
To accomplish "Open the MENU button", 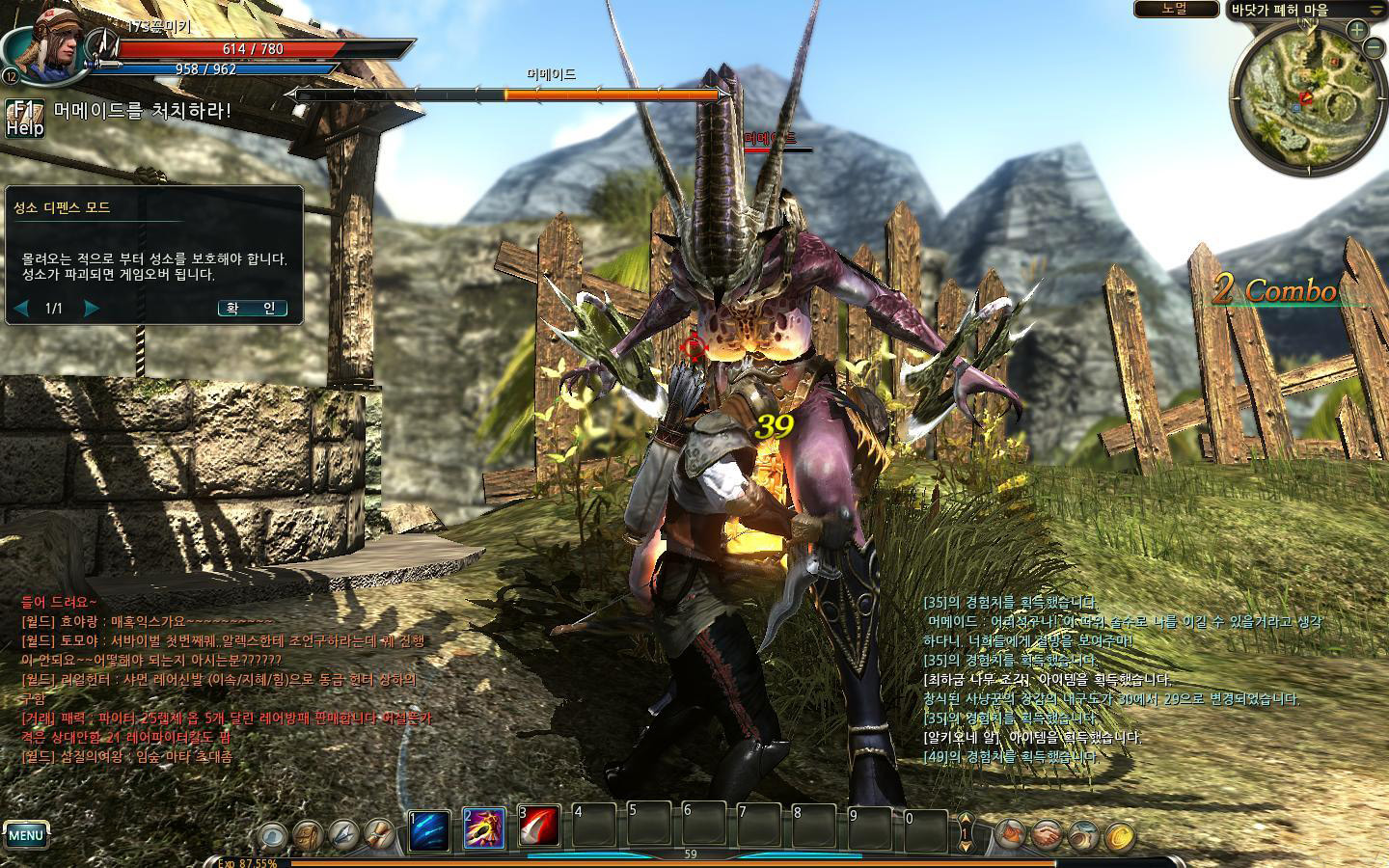I will [26, 835].
